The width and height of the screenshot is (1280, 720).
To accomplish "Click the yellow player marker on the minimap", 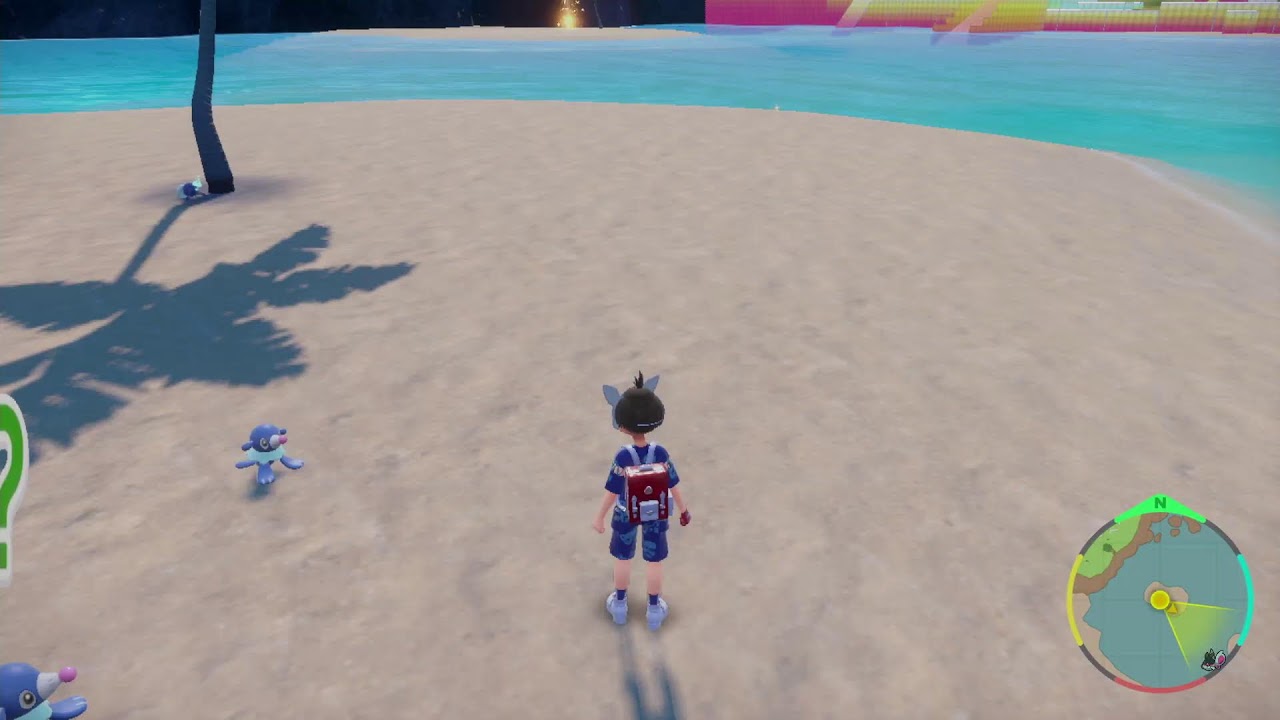I will coord(1160,600).
